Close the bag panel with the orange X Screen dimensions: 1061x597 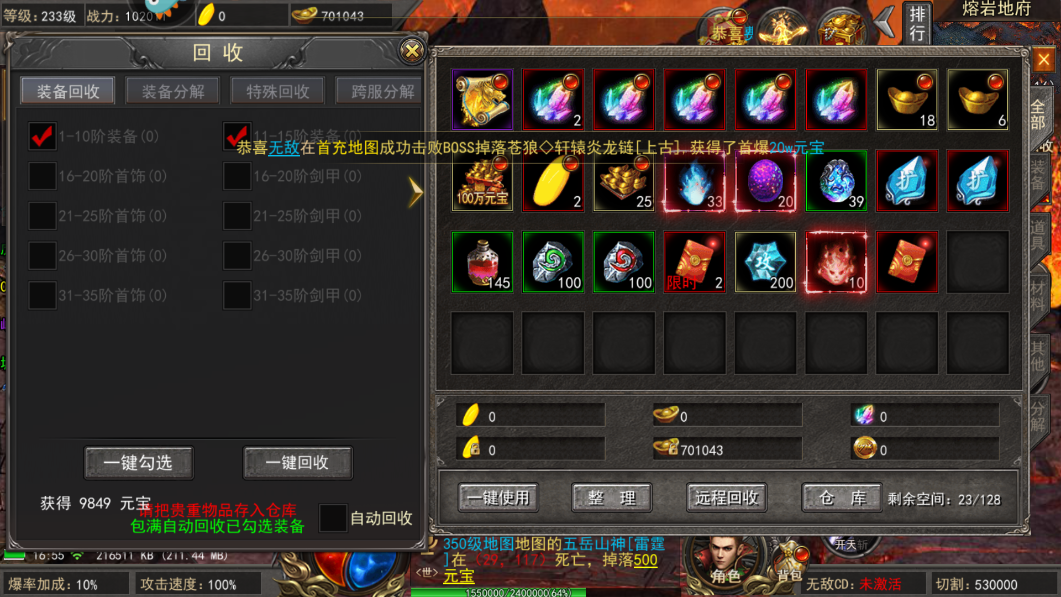[x=1043, y=61]
